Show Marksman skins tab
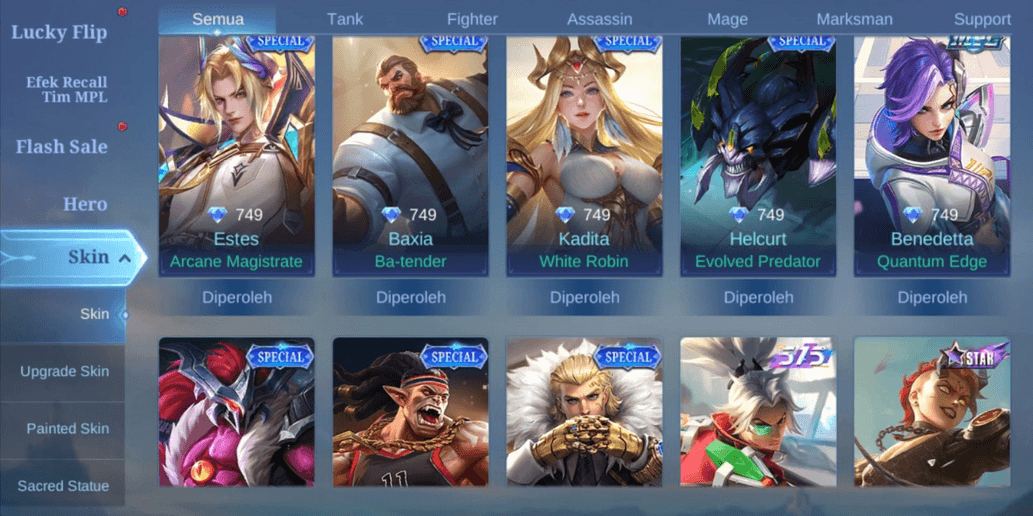This screenshot has height=516, width=1033. 855,19
